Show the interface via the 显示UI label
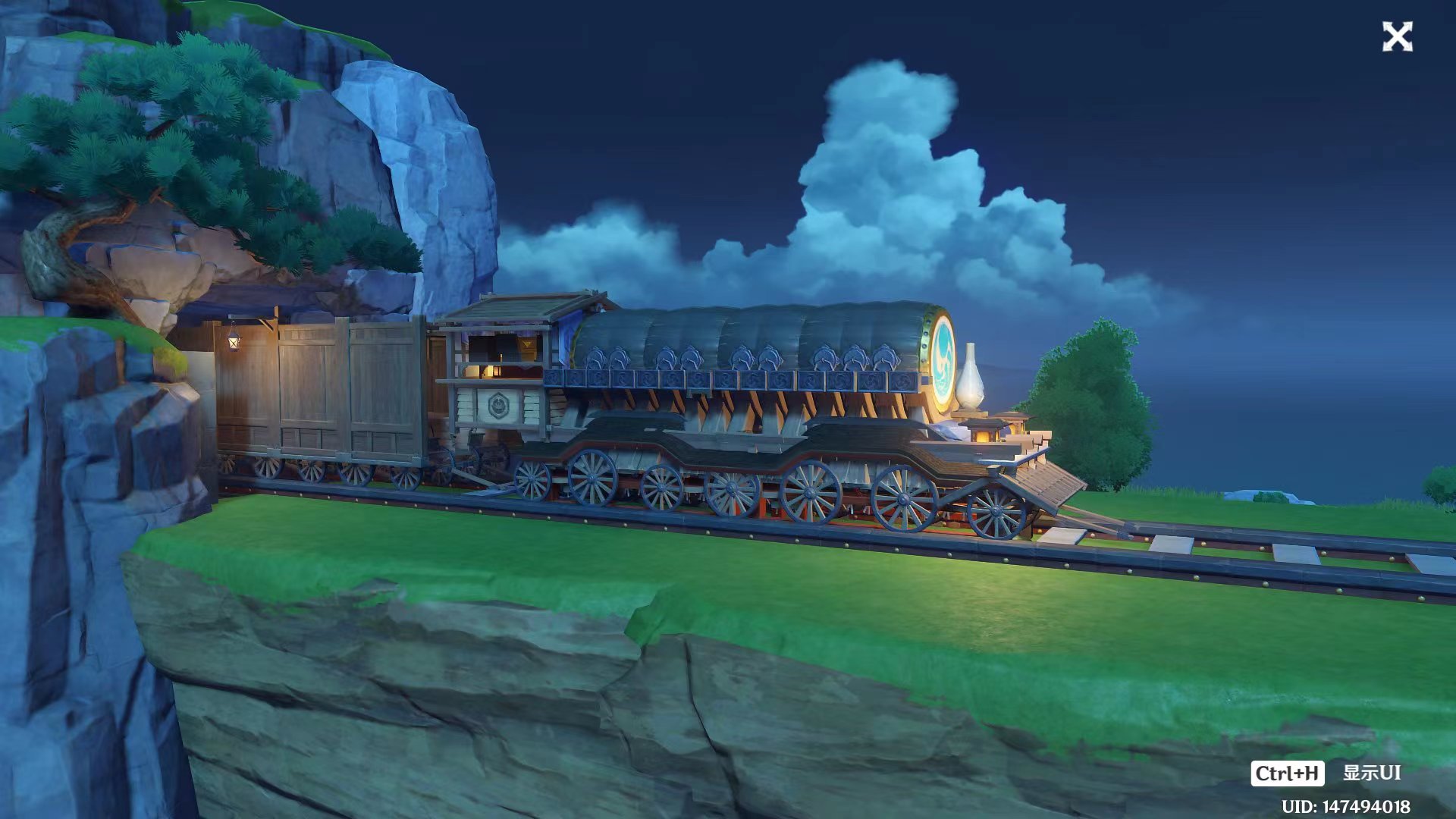 (1371, 773)
